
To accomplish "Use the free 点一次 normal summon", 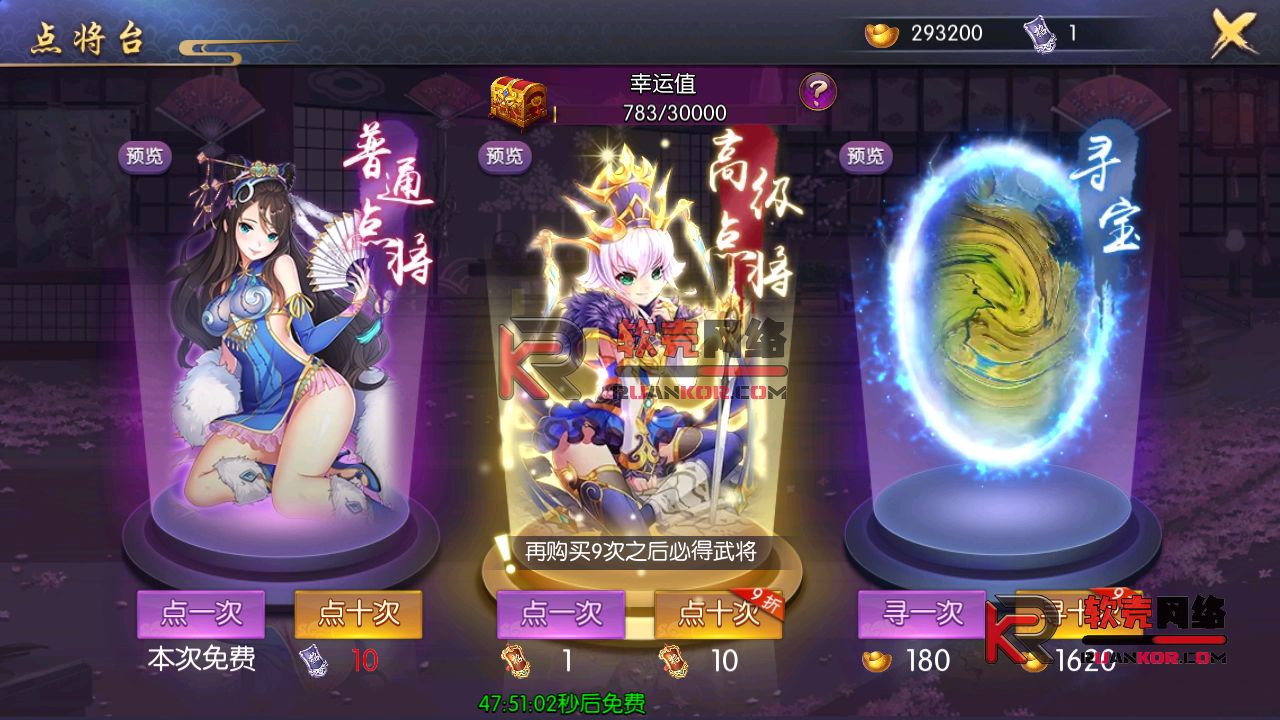I will [x=200, y=614].
